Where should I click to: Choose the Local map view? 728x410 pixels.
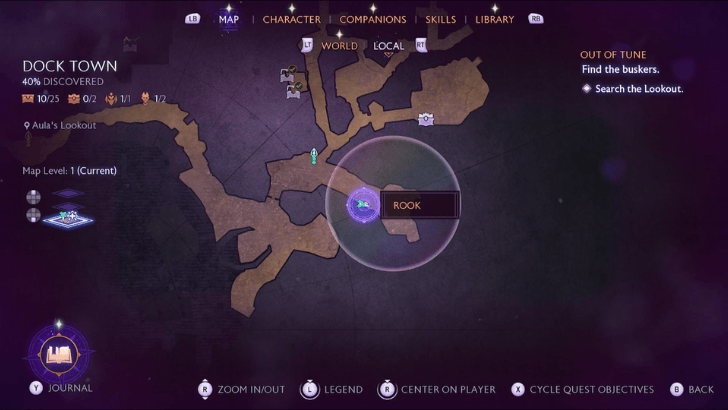(388, 45)
